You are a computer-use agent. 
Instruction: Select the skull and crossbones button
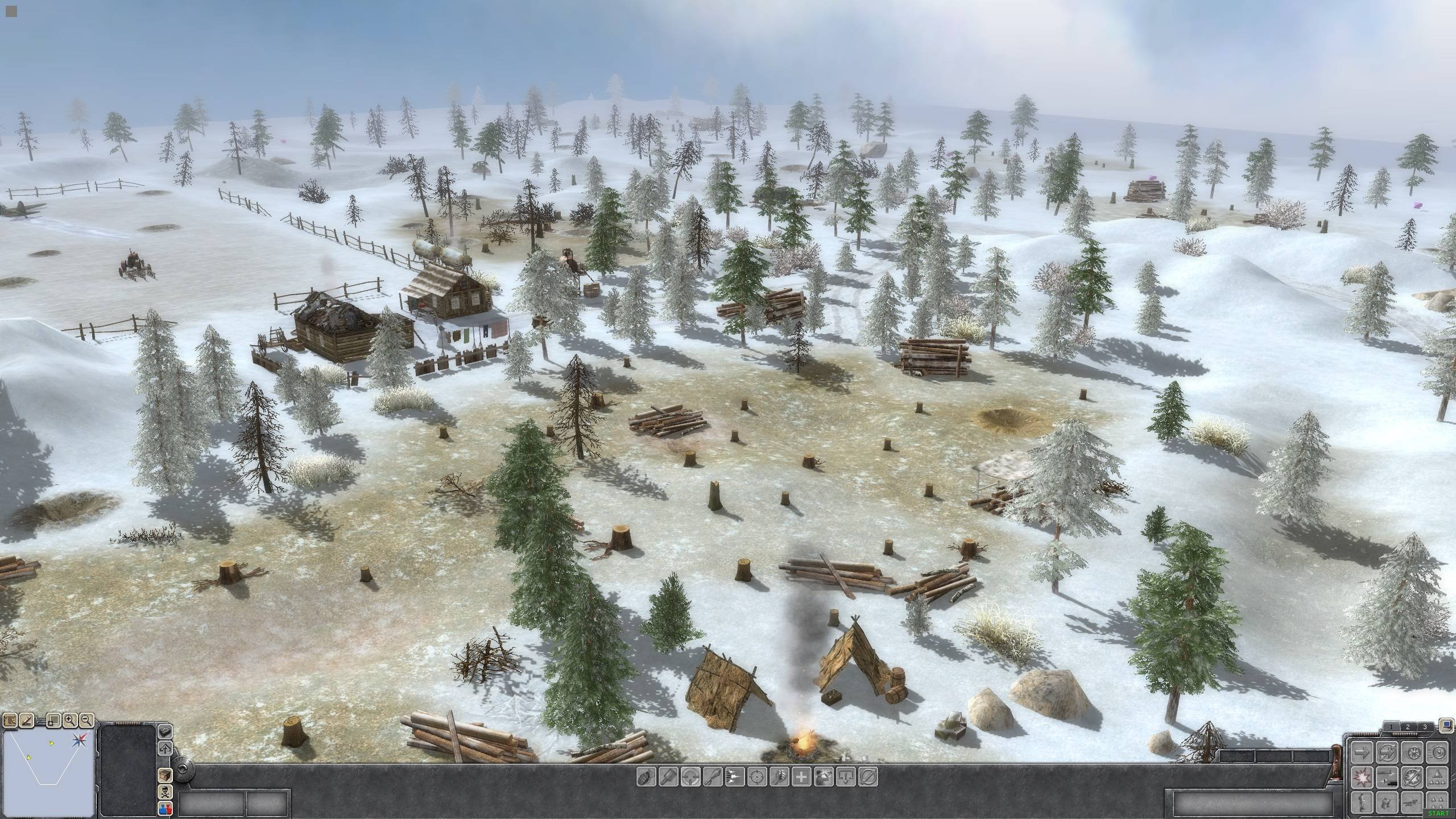tap(165, 792)
